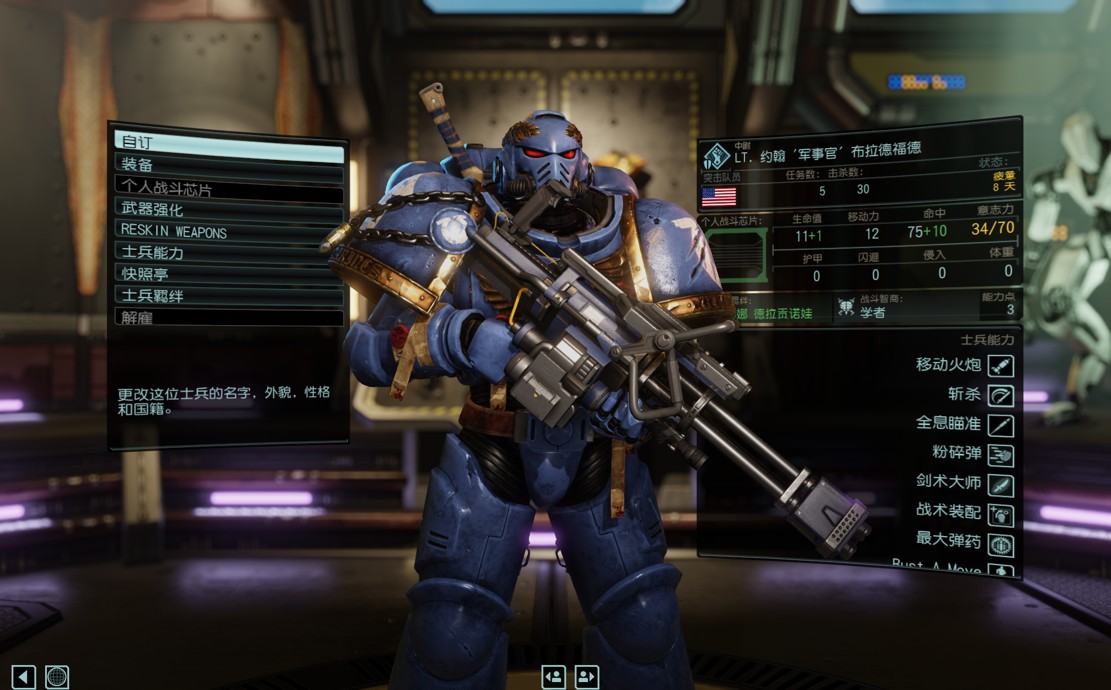Viewport: 1111px width, 690px height.
Task: Select the 移动火炮 ability icon
Action: pos(1000,366)
